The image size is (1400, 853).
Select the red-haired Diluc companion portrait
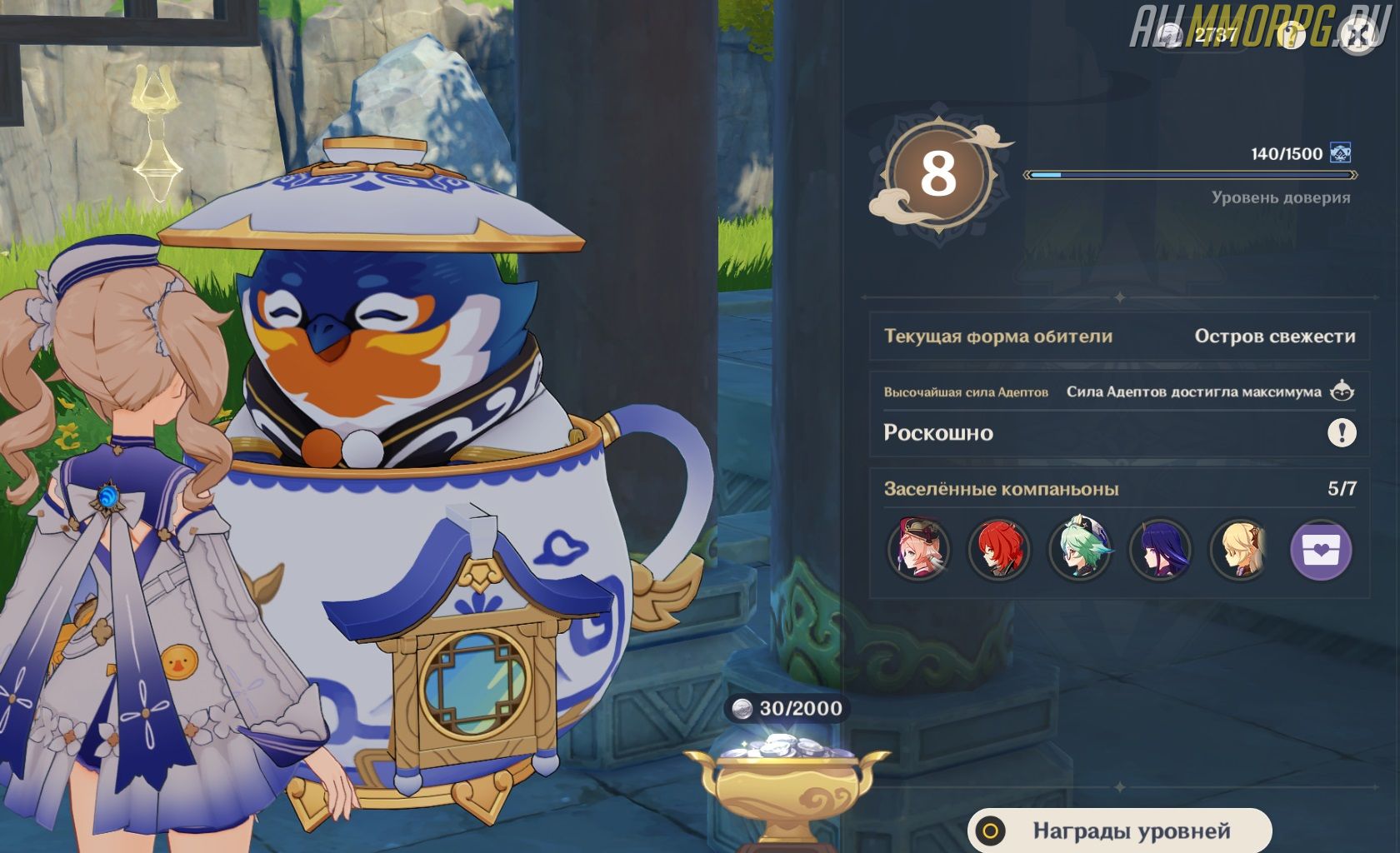[x=998, y=550]
